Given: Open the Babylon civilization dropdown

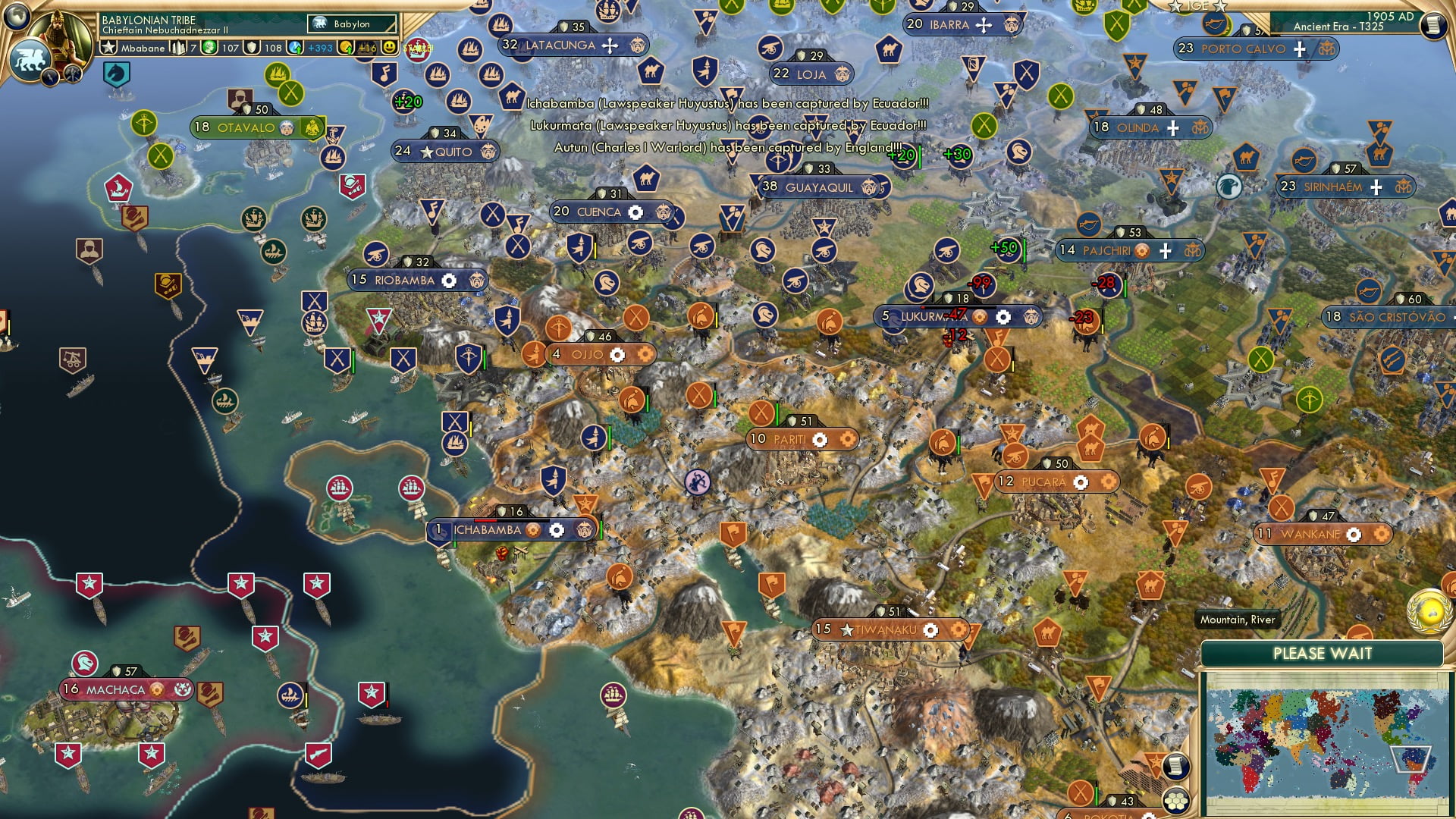Looking at the screenshot, I should pyautogui.click(x=353, y=24).
